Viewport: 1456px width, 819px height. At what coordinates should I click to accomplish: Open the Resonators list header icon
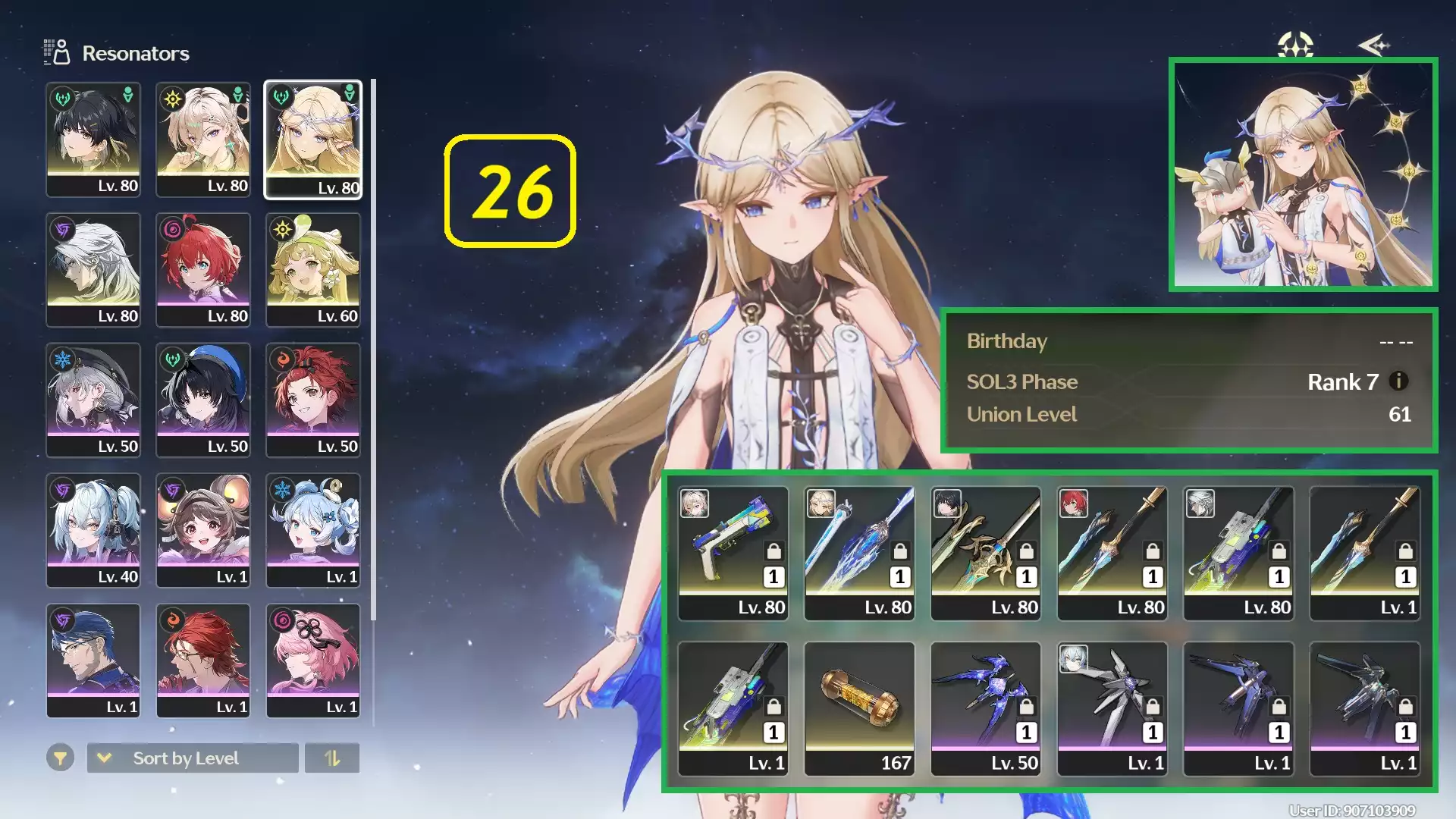[56, 53]
